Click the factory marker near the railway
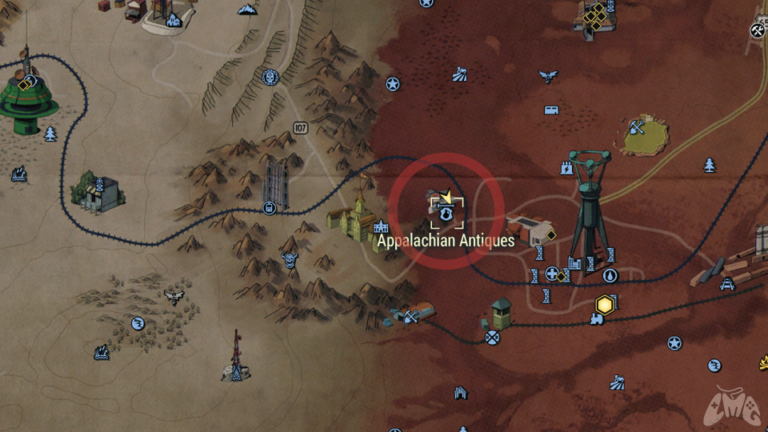Screen dimensions: 768x432 (19, 174)
